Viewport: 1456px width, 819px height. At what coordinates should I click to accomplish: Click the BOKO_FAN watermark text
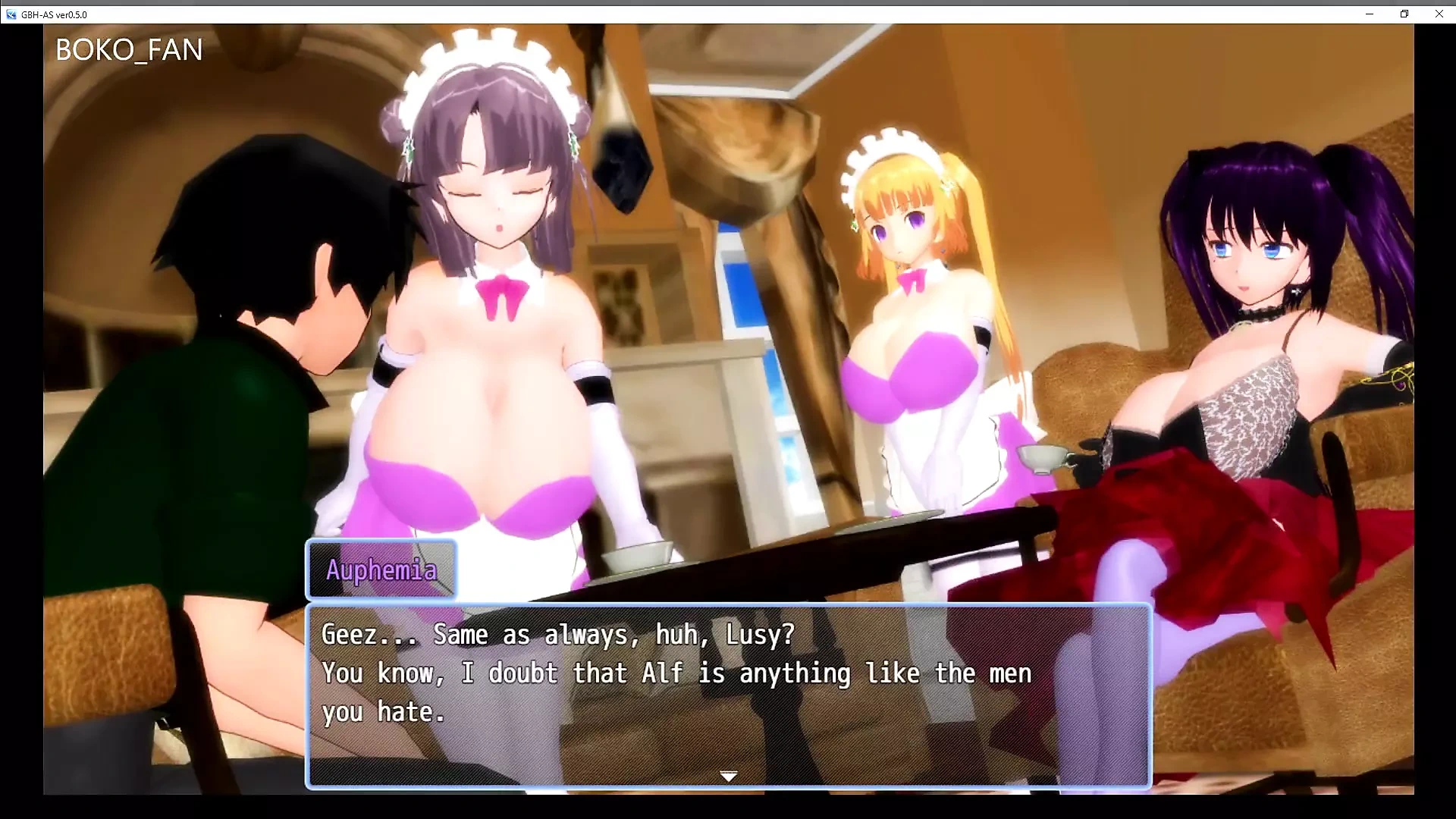pyautogui.click(x=128, y=49)
